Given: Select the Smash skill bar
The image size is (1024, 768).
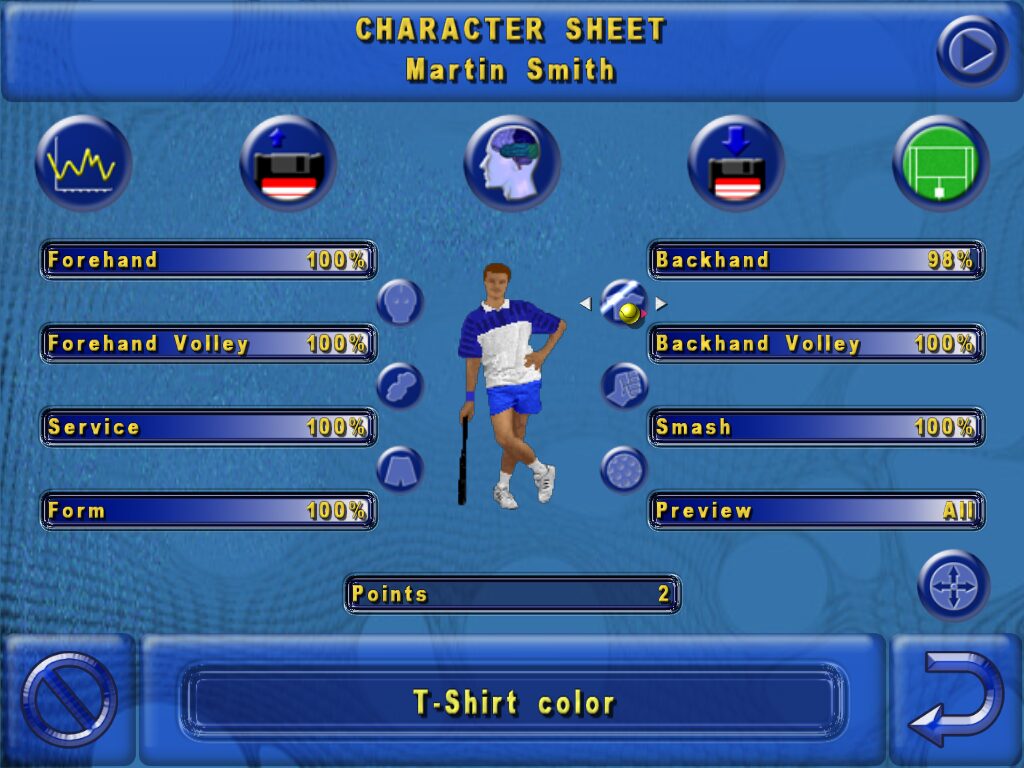Looking at the screenshot, I should 816,427.
